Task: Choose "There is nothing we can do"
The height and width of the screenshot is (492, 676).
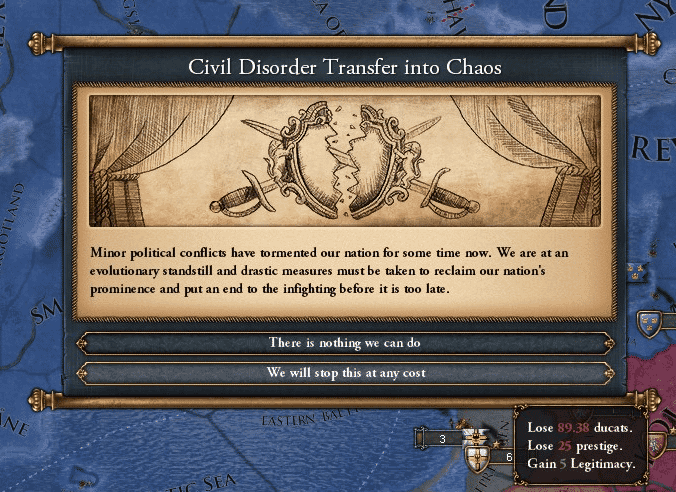Action: tap(344, 343)
